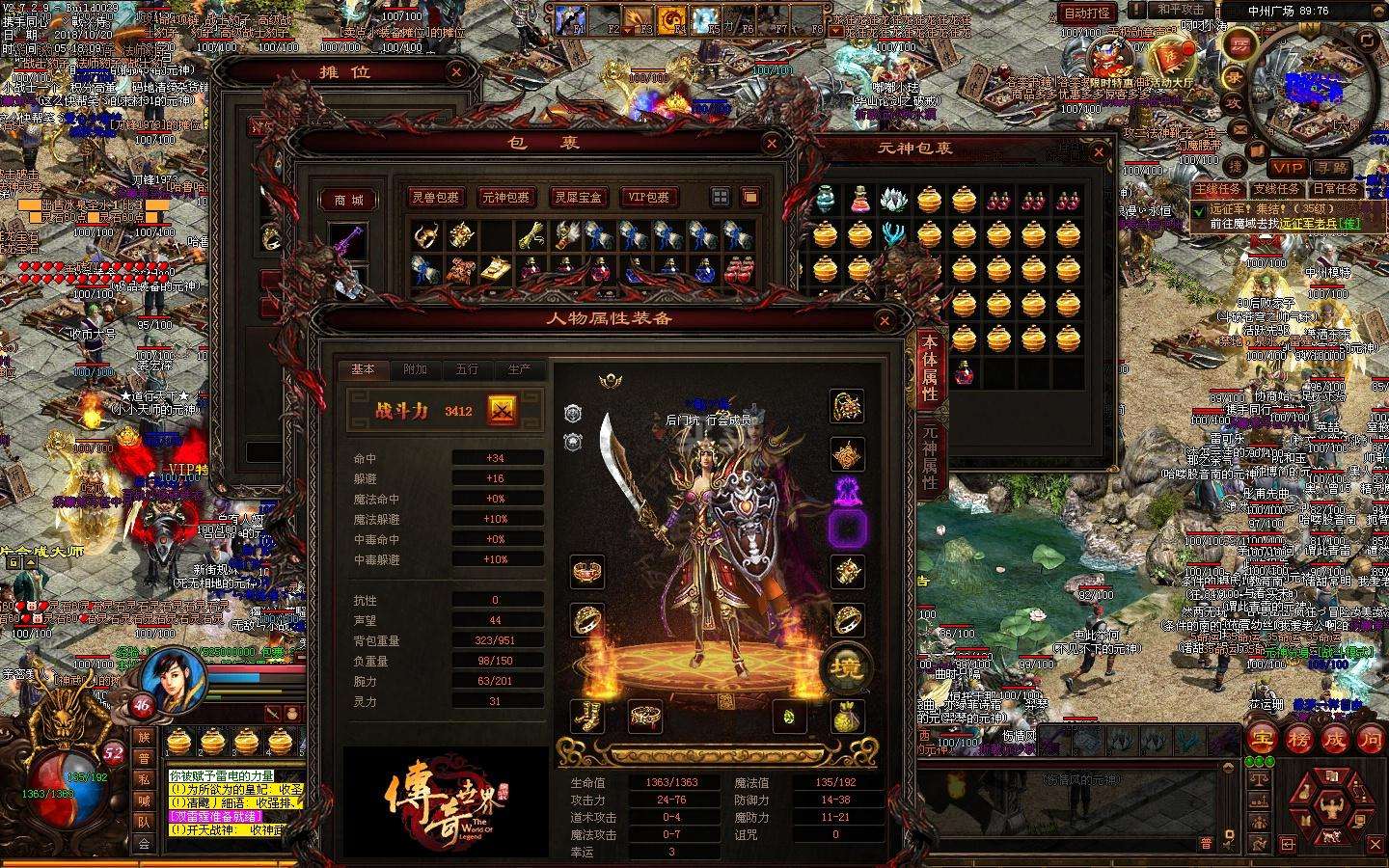Image resolution: width=1389 pixels, height=868 pixels.
Task: Switch to the 日常任务 daily quests tab
Action: point(1335,189)
